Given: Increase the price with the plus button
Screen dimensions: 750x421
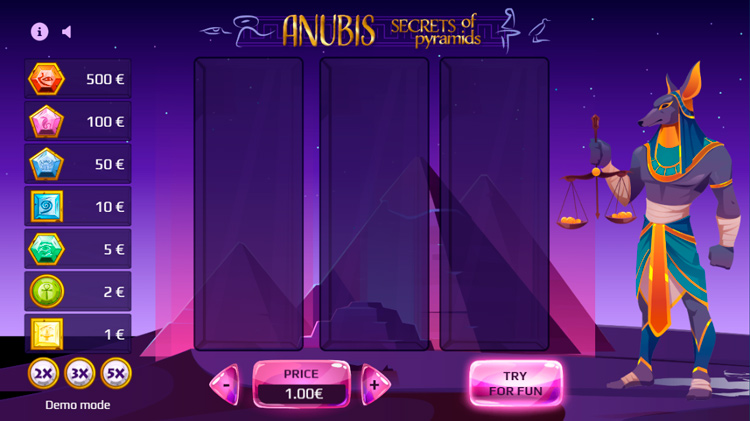Looking at the screenshot, I should [375, 384].
